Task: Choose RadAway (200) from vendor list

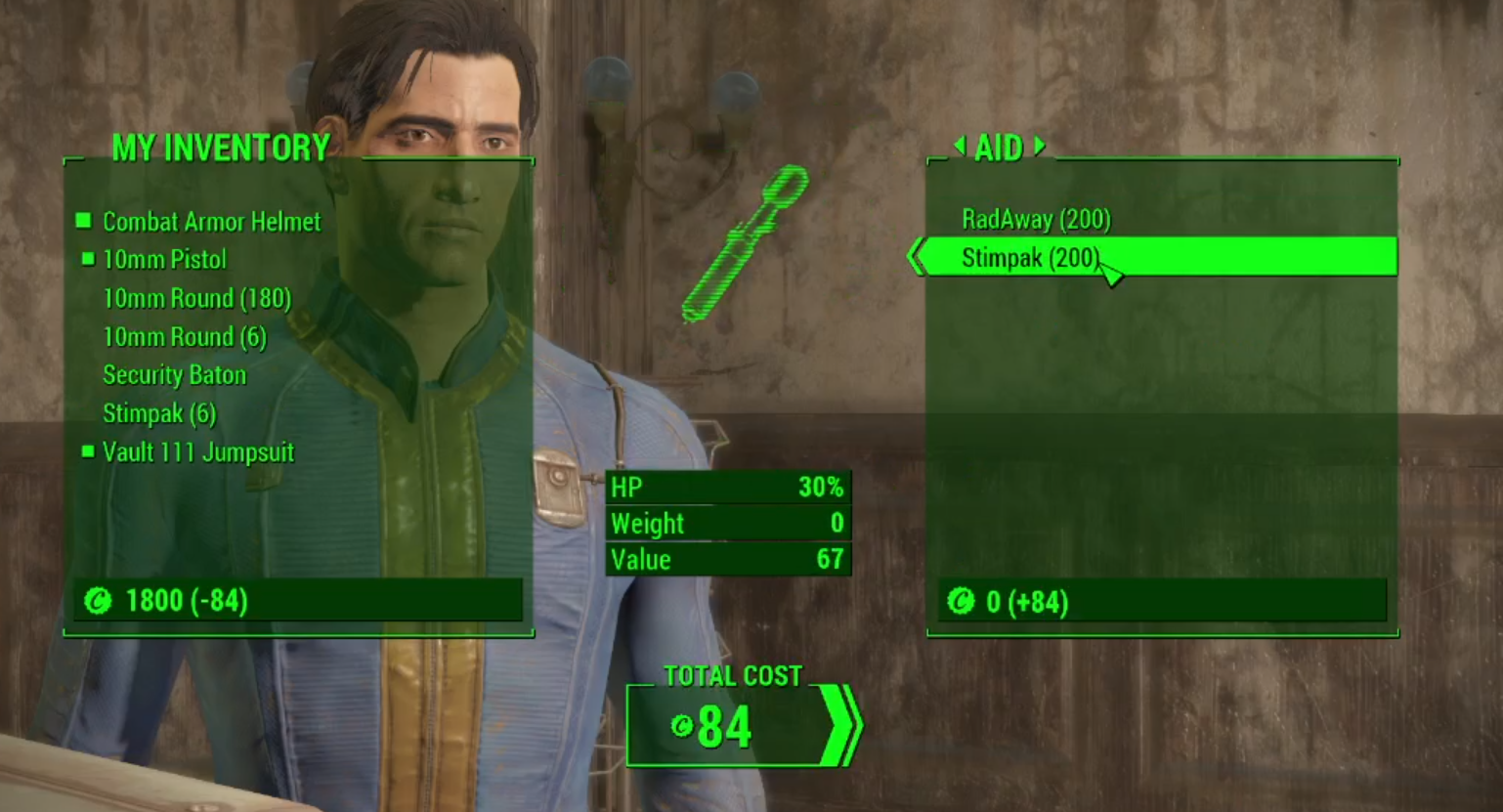Action: [x=1036, y=219]
